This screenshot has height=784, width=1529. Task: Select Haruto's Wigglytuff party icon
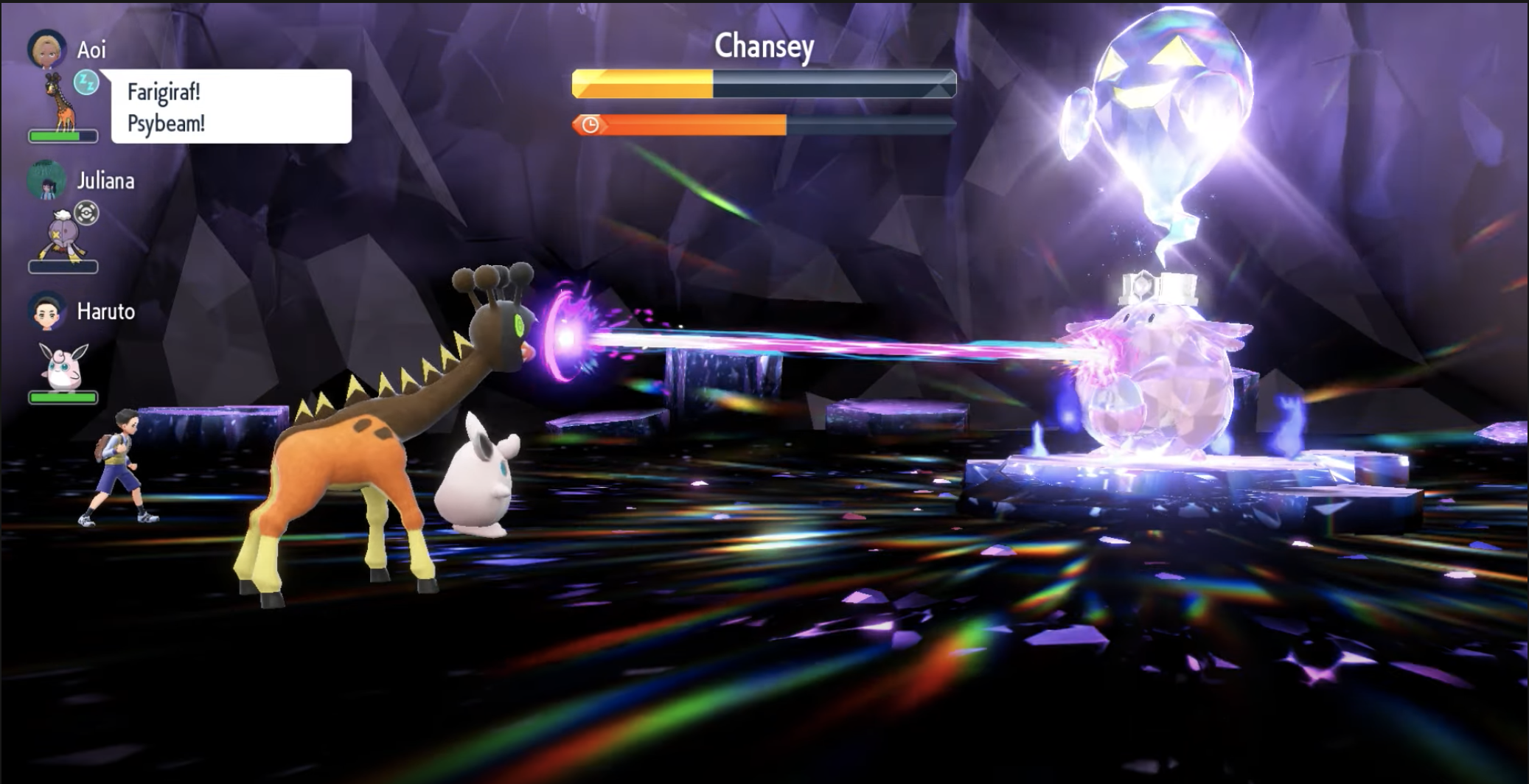(63, 366)
